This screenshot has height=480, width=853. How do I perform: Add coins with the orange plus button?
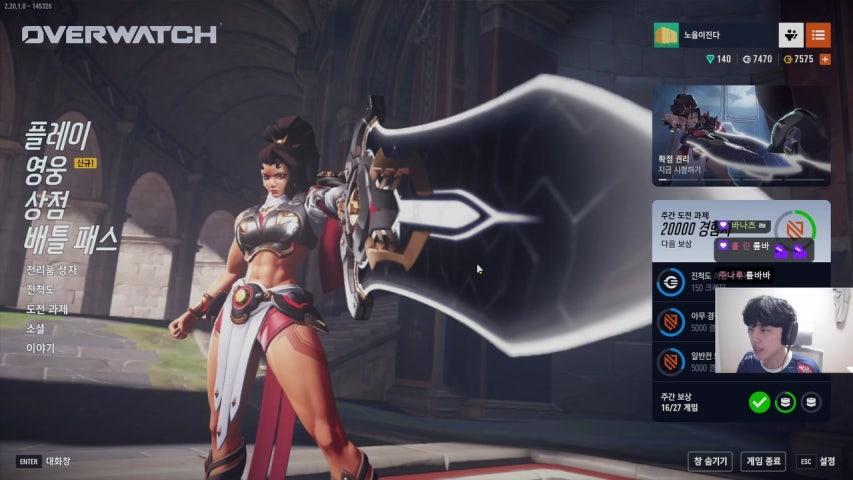(x=825, y=59)
